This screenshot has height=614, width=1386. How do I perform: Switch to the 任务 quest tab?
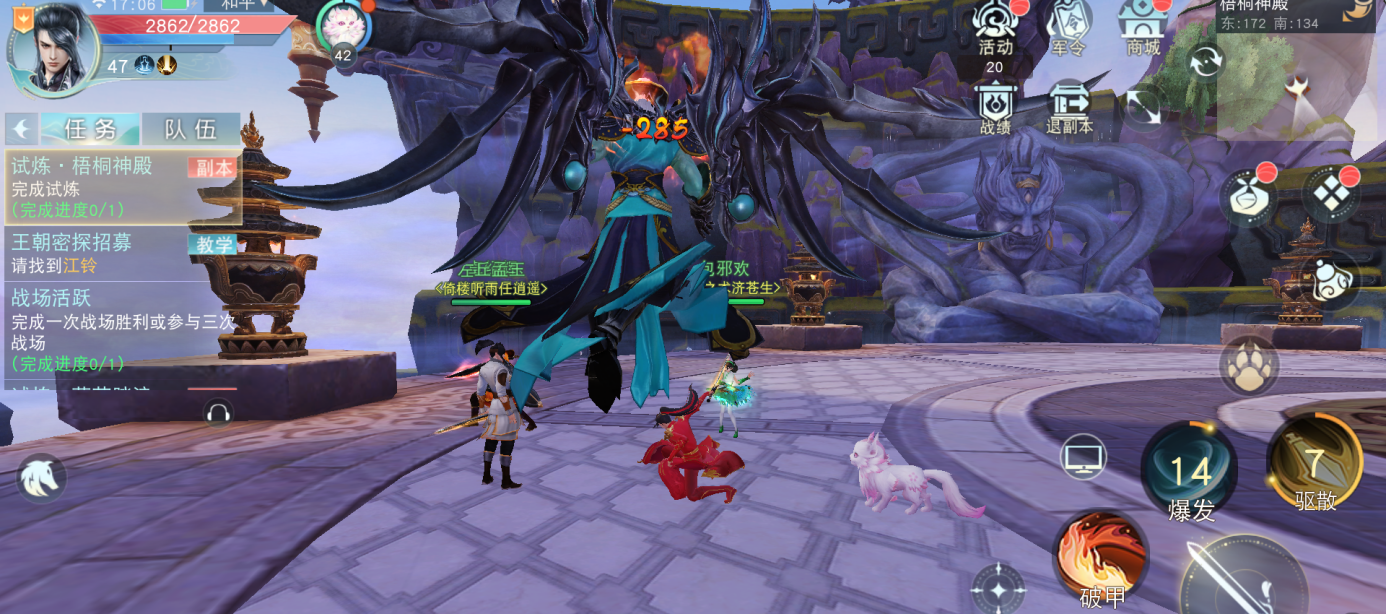(x=90, y=129)
